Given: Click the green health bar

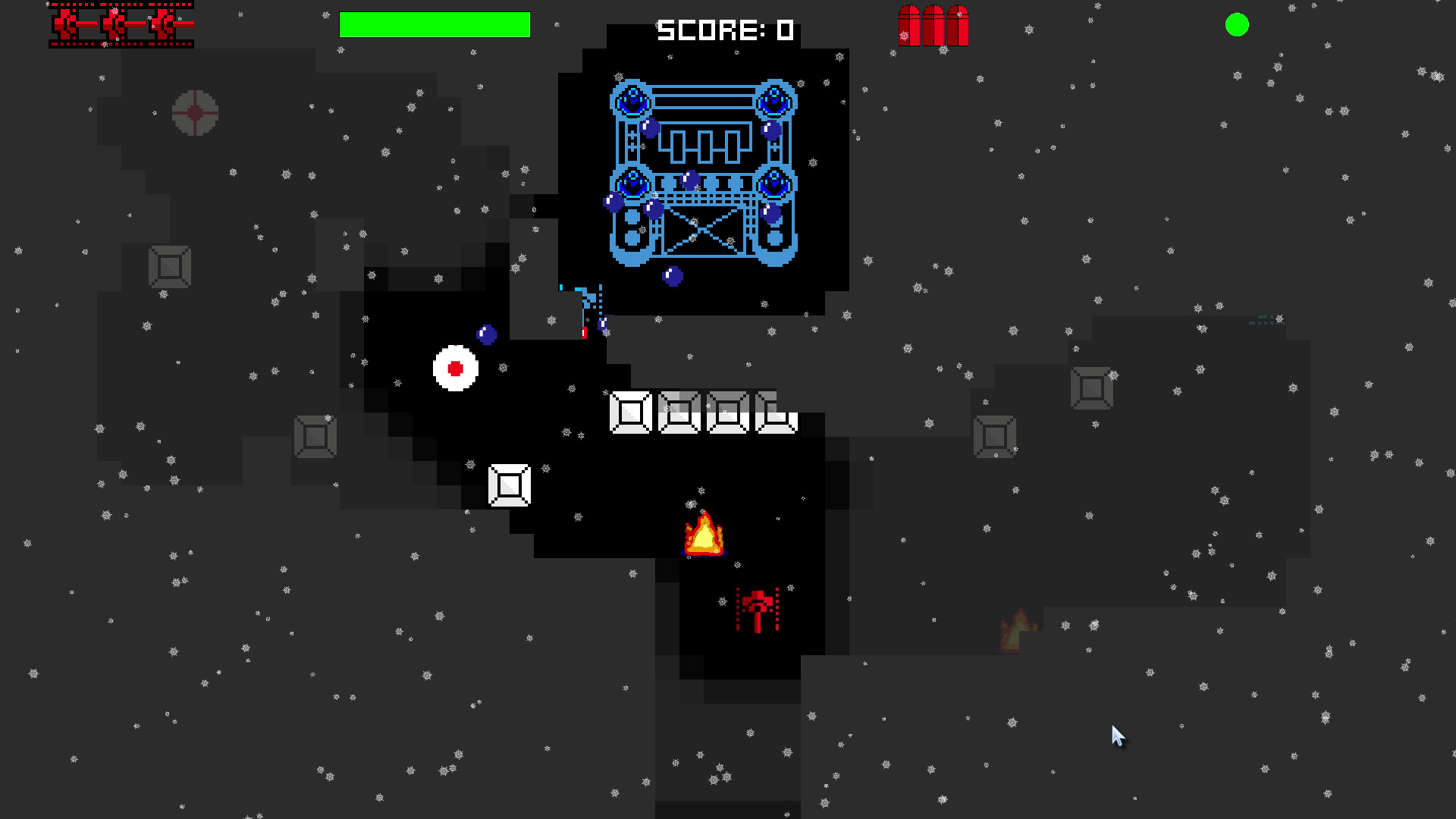Looking at the screenshot, I should pos(435,24).
